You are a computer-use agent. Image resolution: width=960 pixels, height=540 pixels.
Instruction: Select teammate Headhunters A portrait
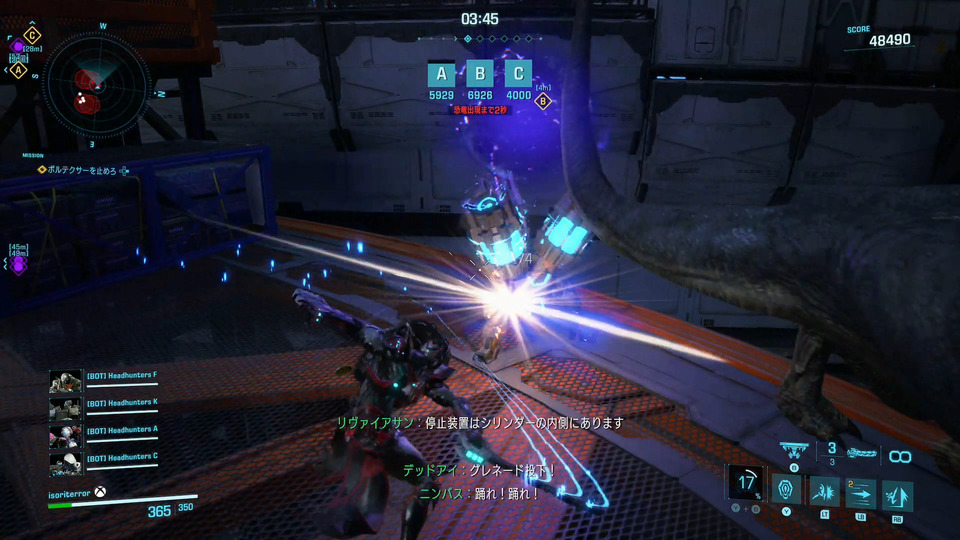click(65, 436)
